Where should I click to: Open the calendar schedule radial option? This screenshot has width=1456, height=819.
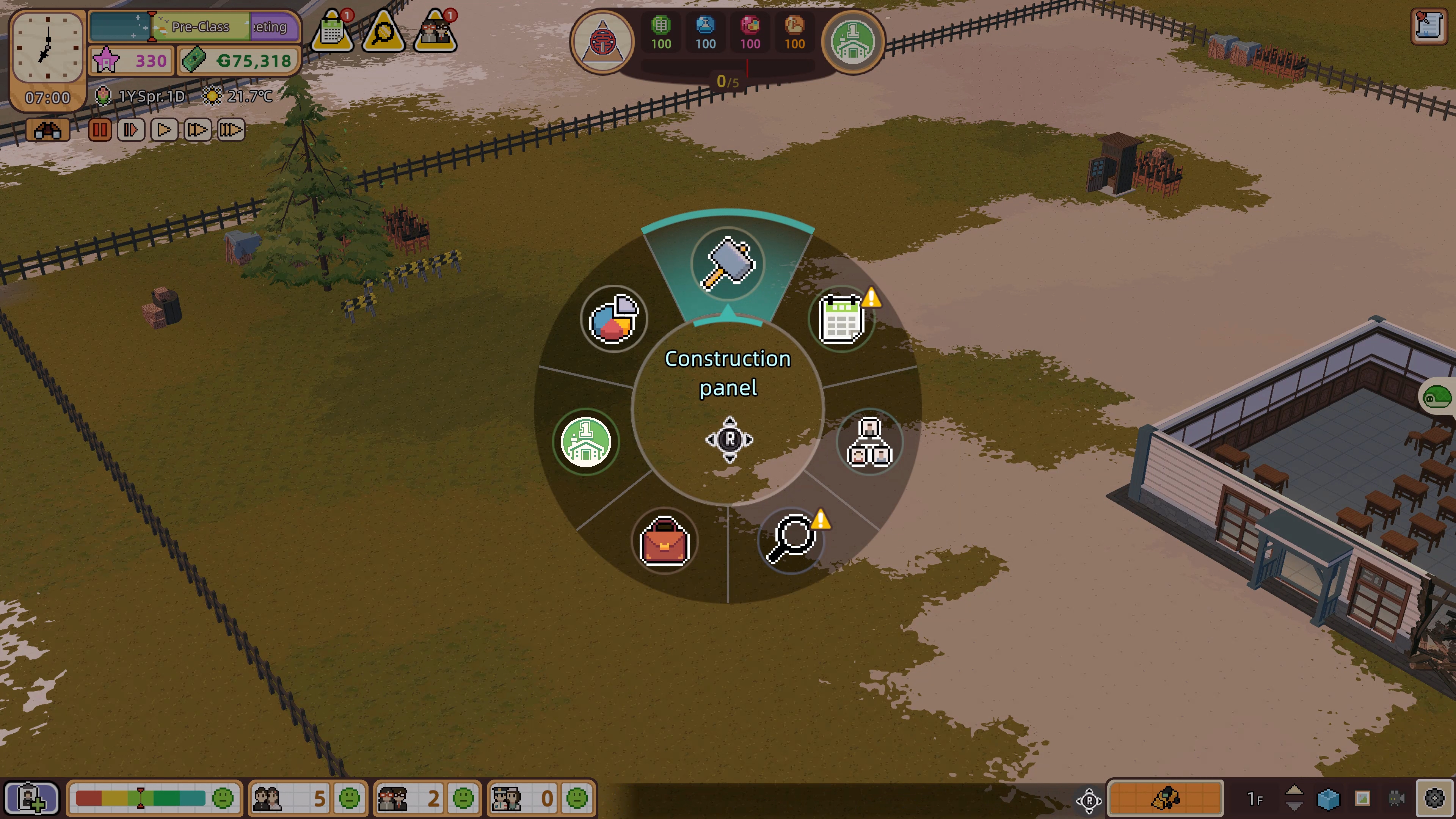(842, 319)
